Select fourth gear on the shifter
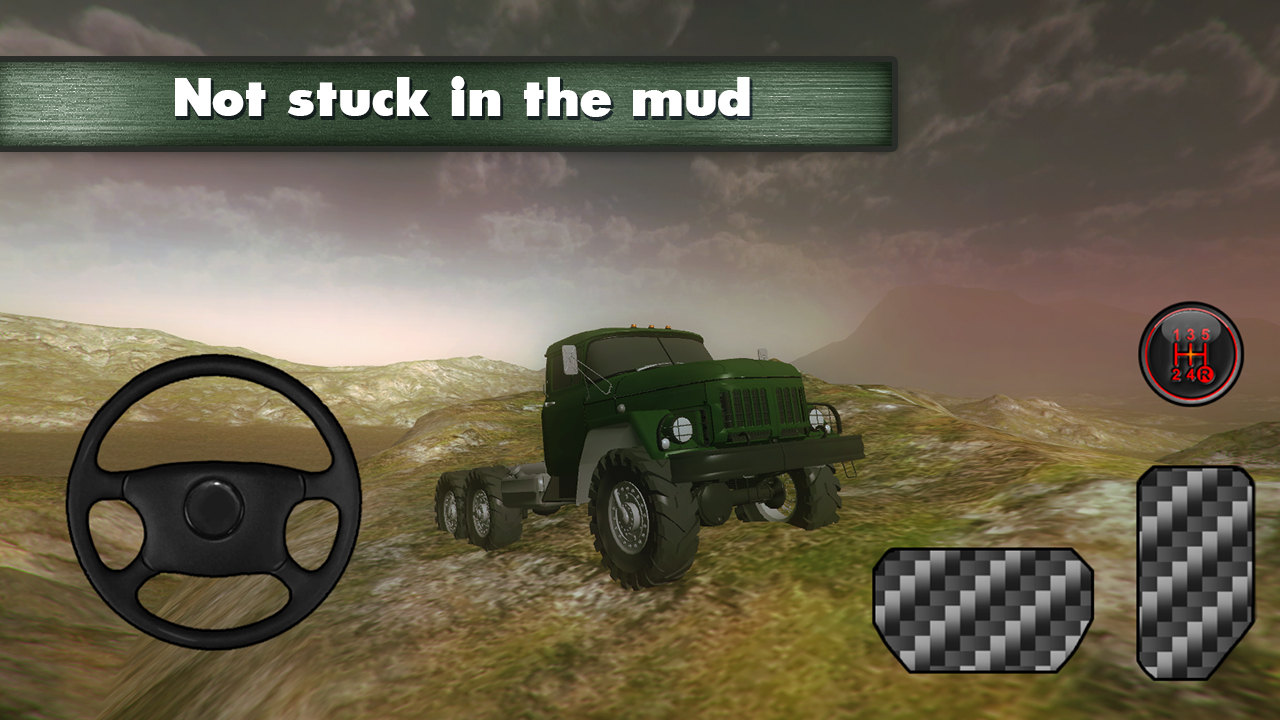The height and width of the screenshot is (720, 1280). (1191, 374)
